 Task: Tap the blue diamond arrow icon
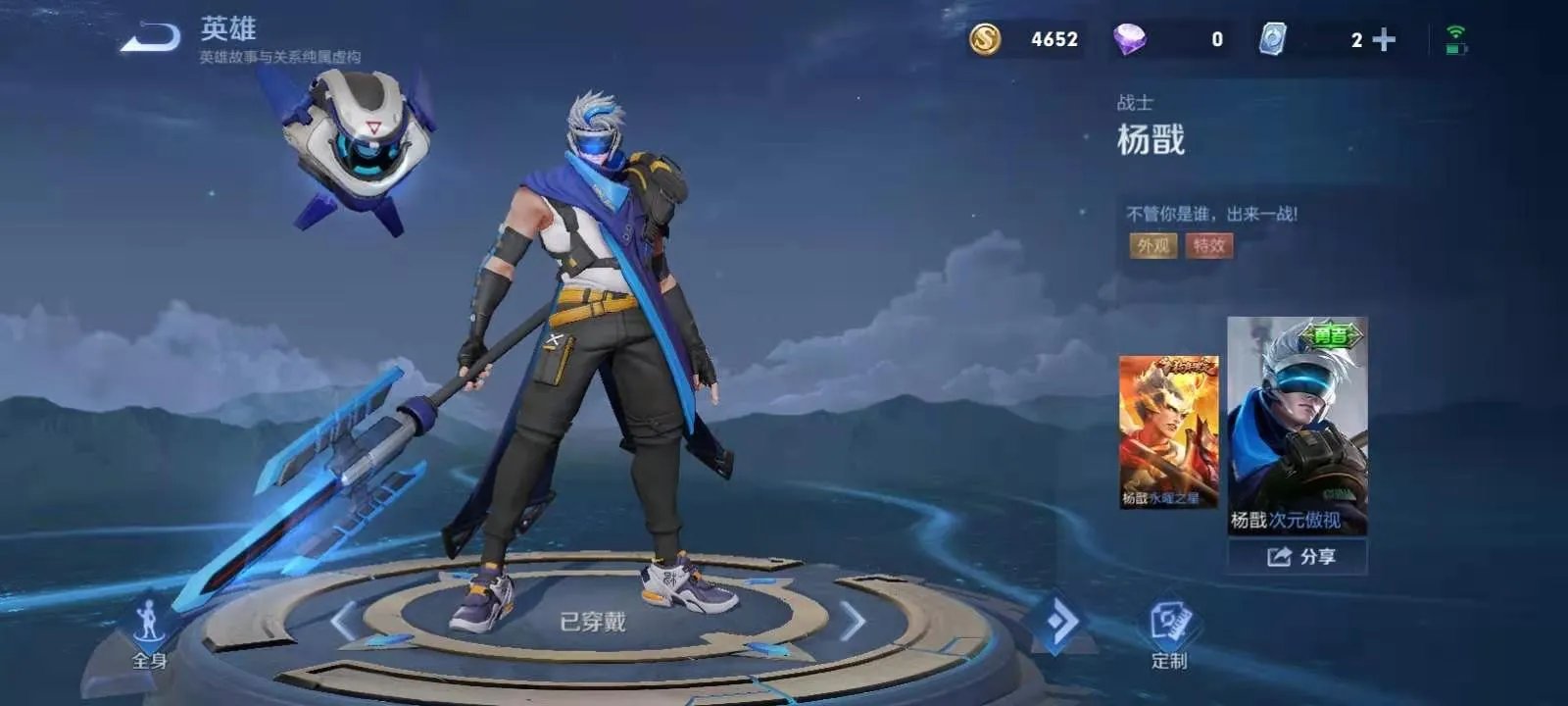[1060, 622]
